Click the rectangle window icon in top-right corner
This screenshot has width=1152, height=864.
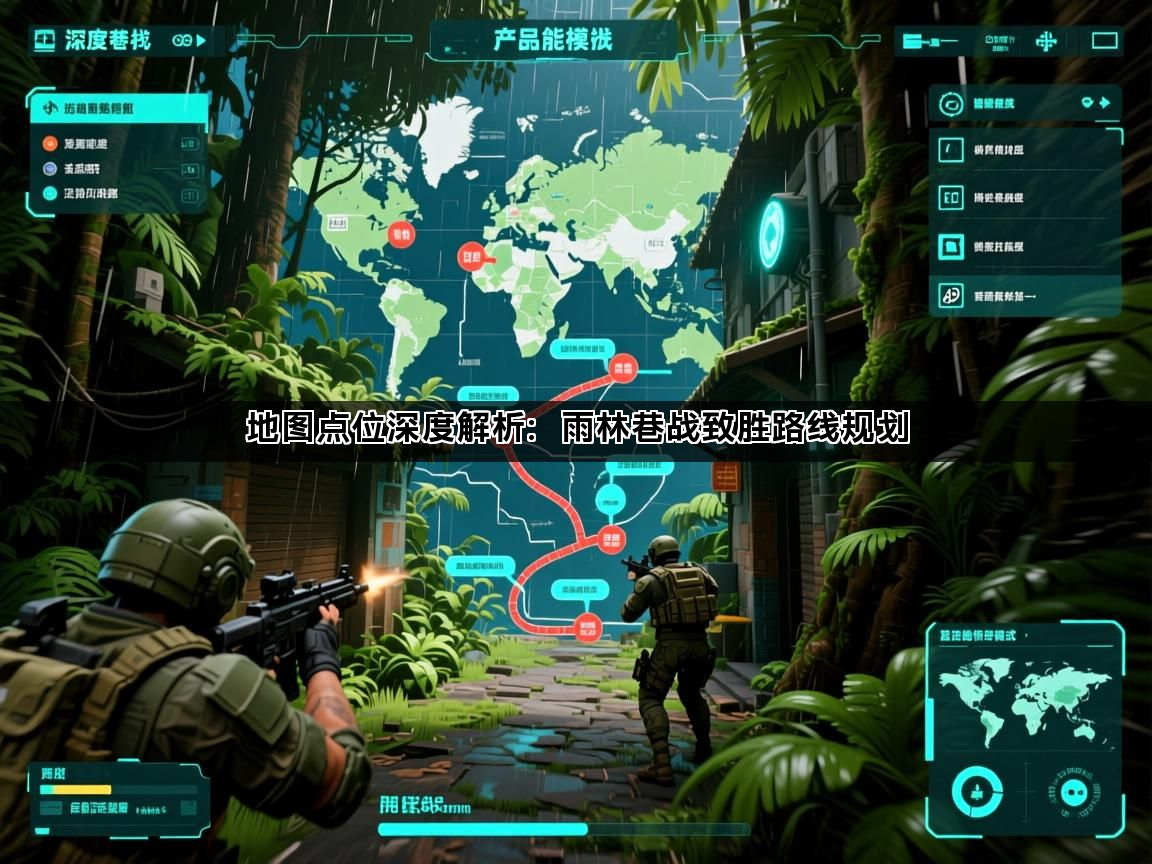click(x=1104, y=41)
